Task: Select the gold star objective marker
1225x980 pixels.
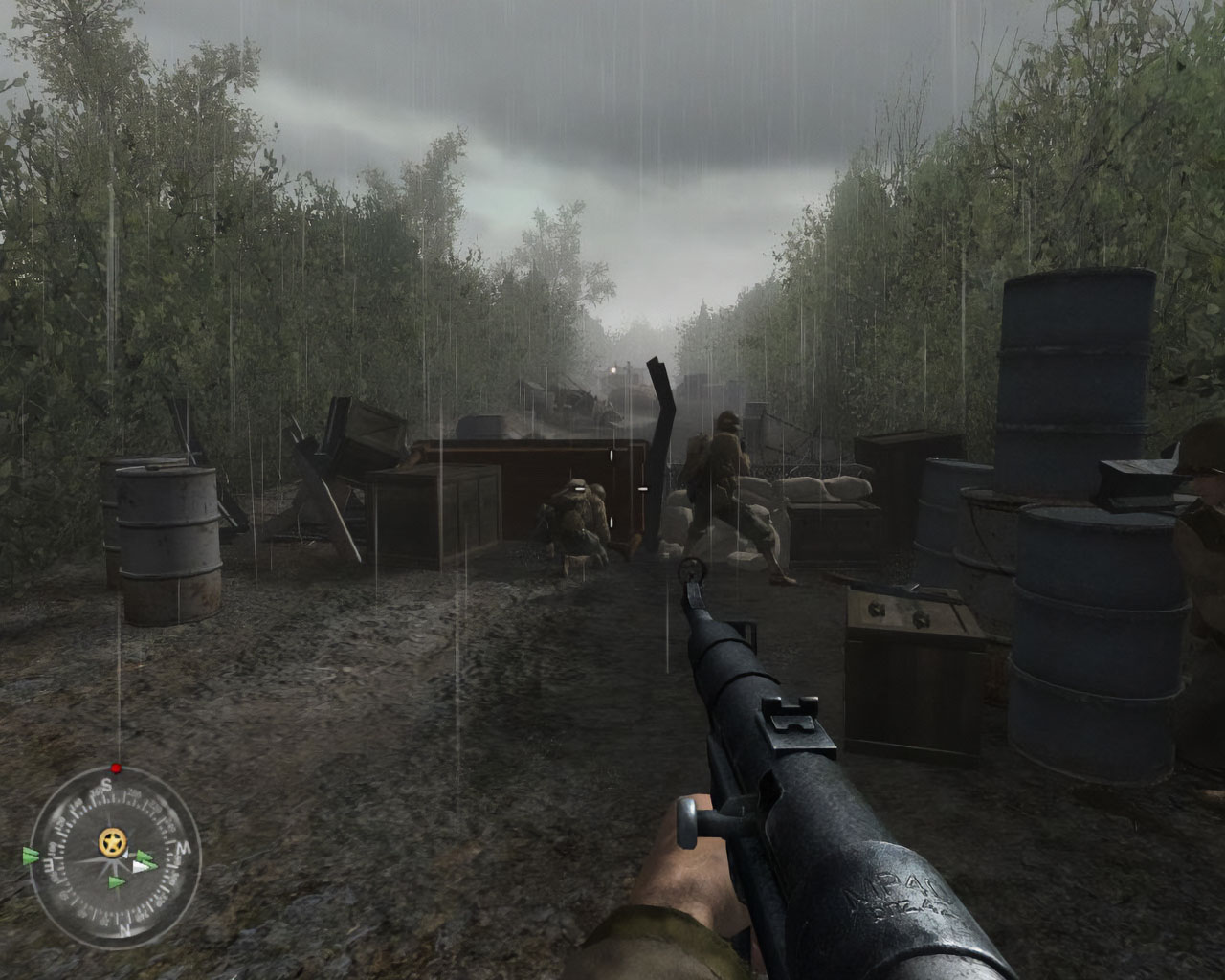Action: click(112, 843)
